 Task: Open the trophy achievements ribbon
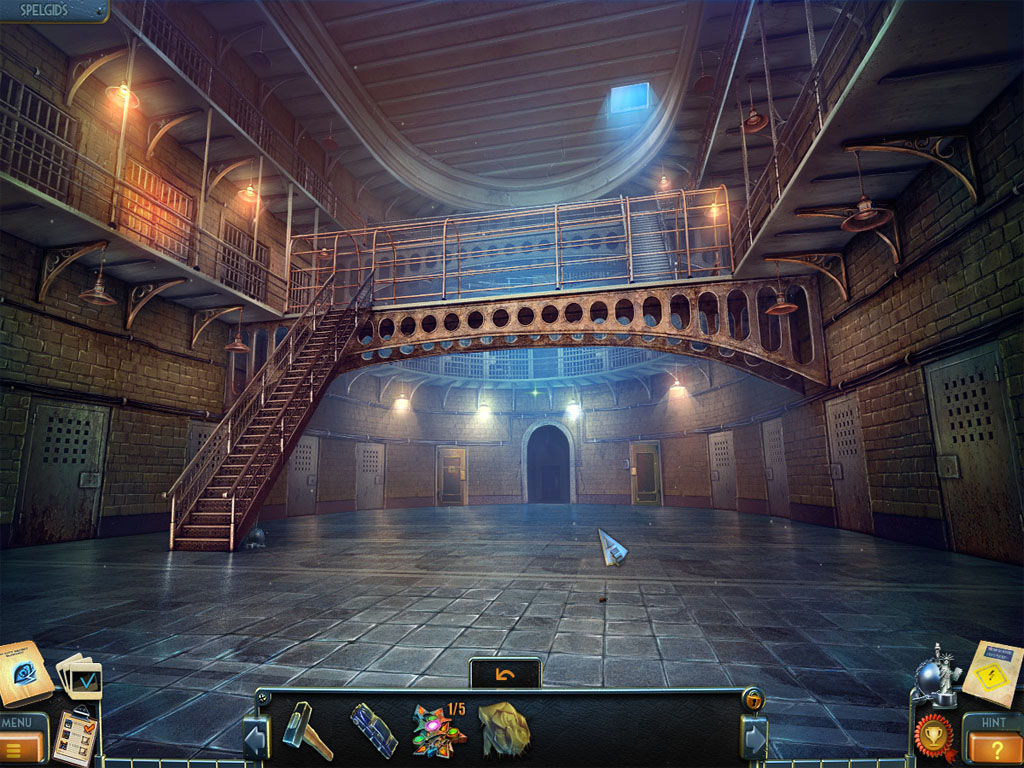(x=935, y=738)
